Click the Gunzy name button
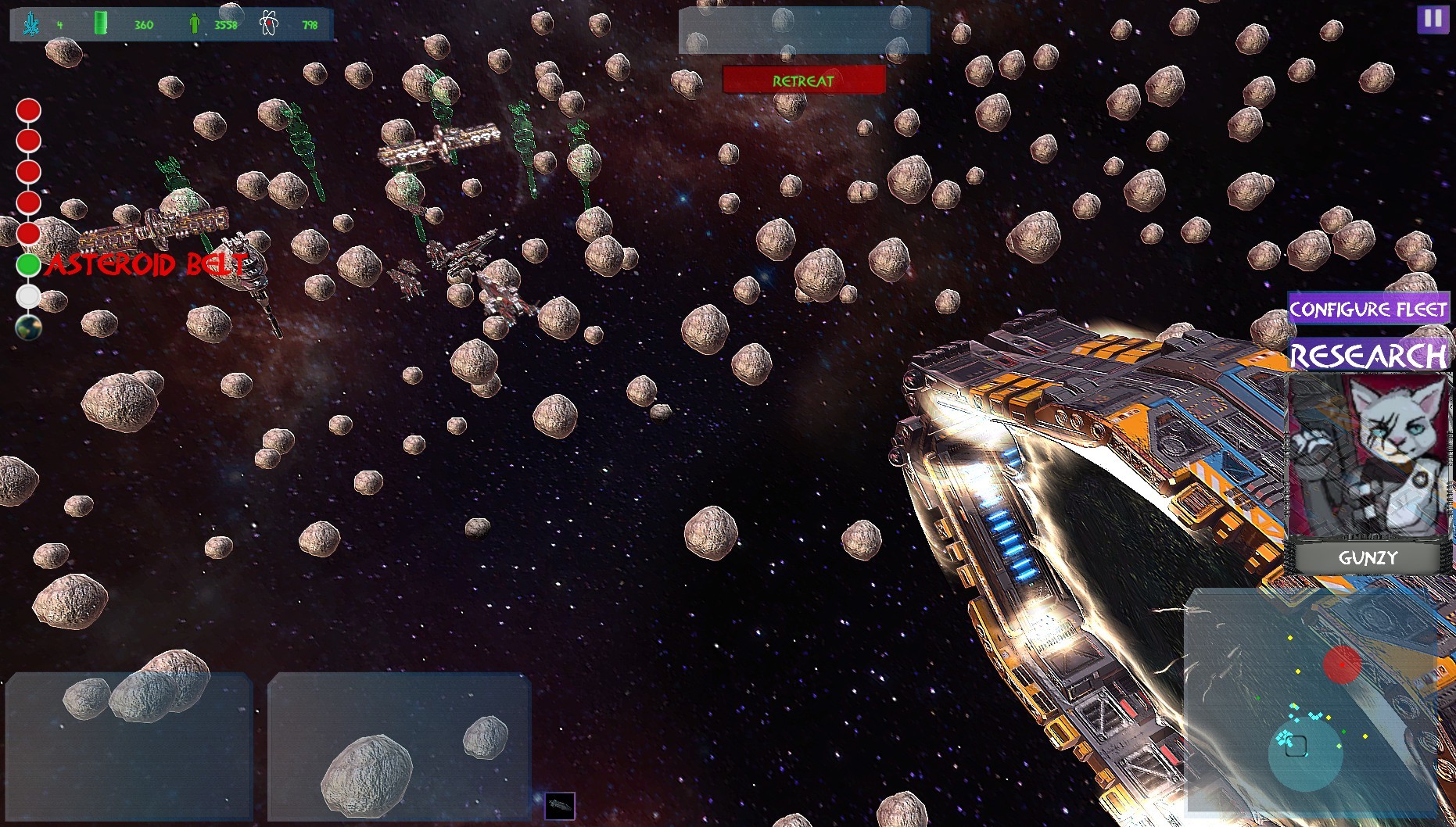Screen dimensions: 1456x827 tap(1368, 558)
